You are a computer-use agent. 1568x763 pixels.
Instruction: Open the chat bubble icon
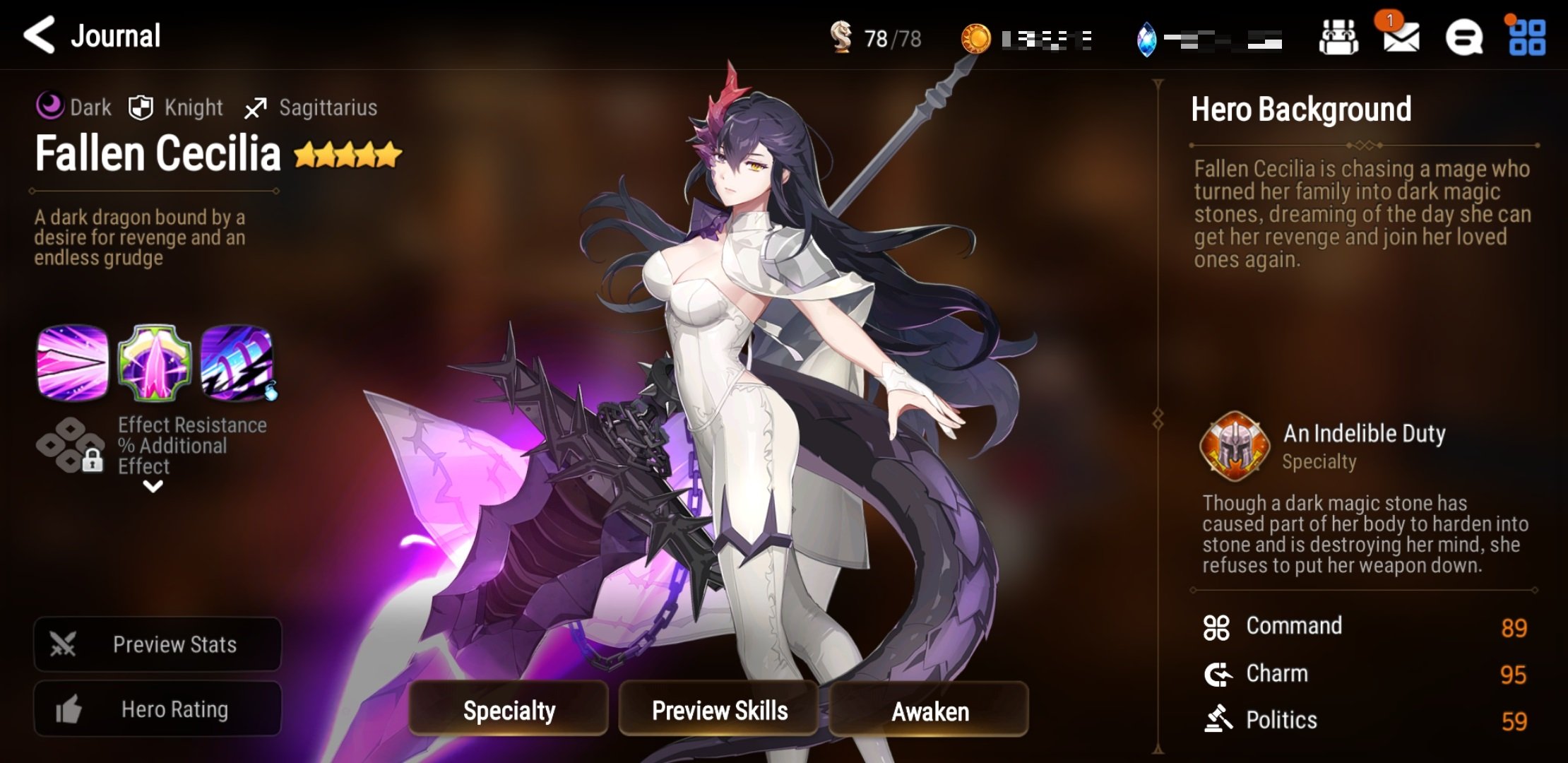point(1463,37)
